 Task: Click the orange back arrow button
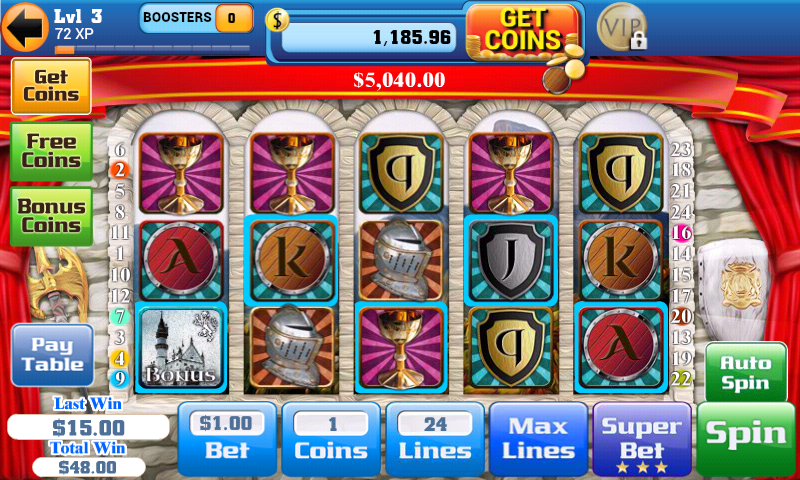click(x=25, y=27)
